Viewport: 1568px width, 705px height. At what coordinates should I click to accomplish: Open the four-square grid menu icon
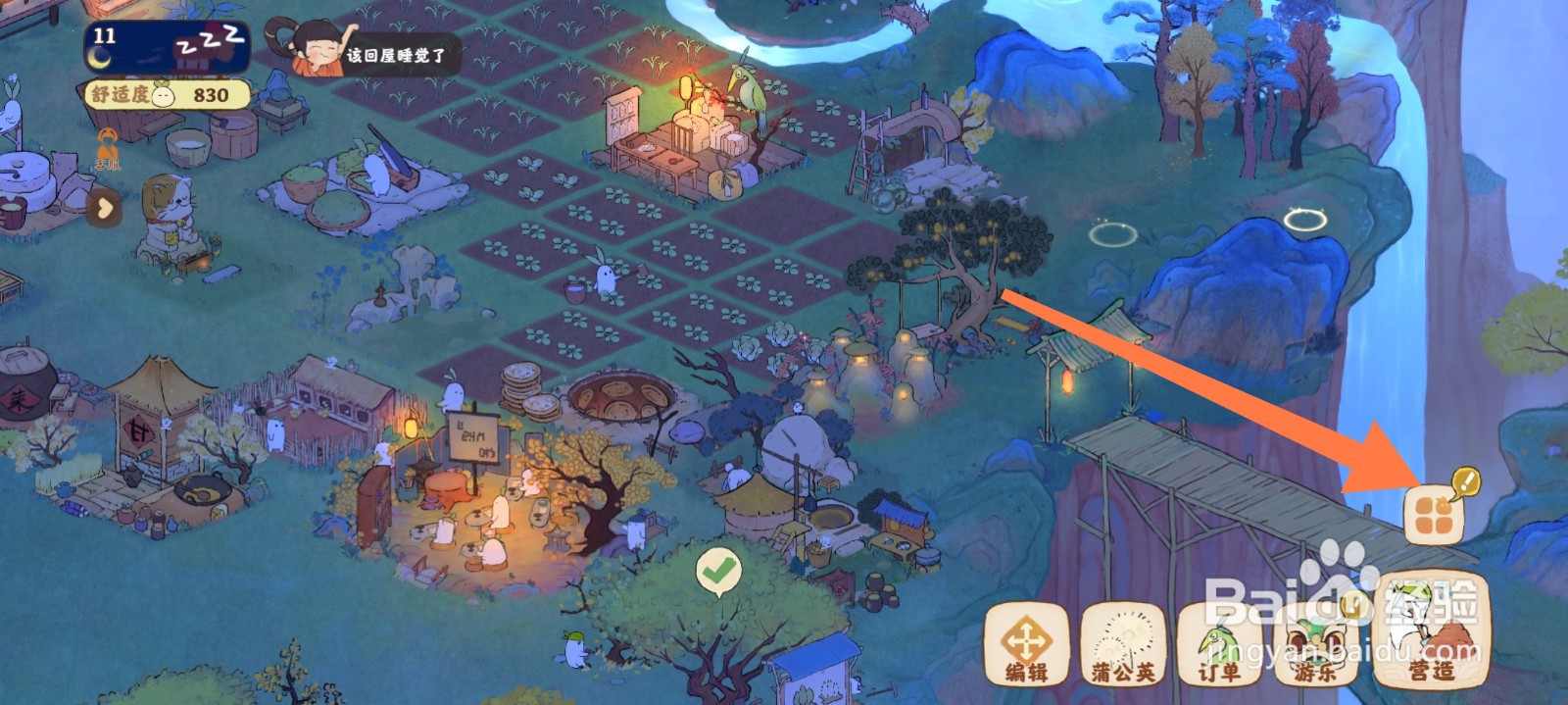click(x=1434, y=516)
